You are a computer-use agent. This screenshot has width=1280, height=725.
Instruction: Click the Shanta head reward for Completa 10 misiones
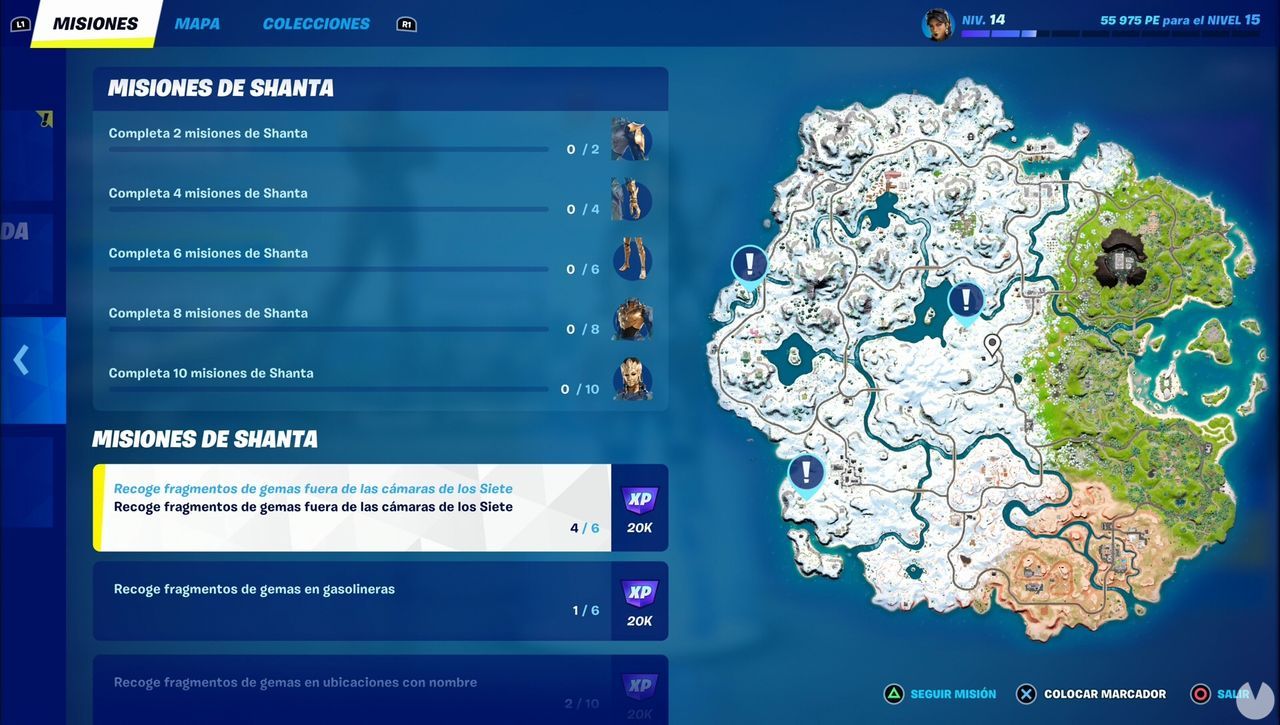click(632, 380)
